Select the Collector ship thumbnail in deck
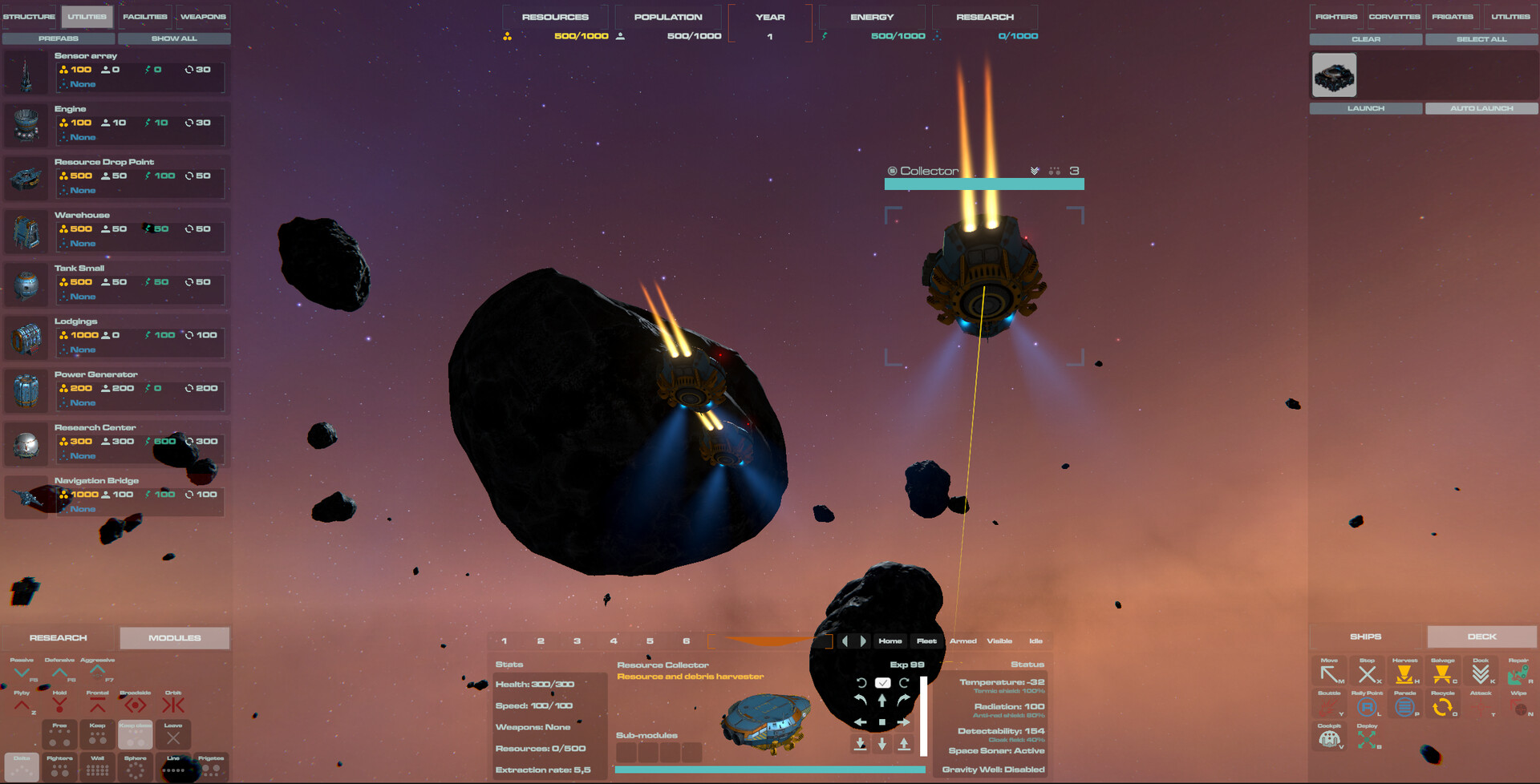 pyautogui.click(x=1334, y=74)
